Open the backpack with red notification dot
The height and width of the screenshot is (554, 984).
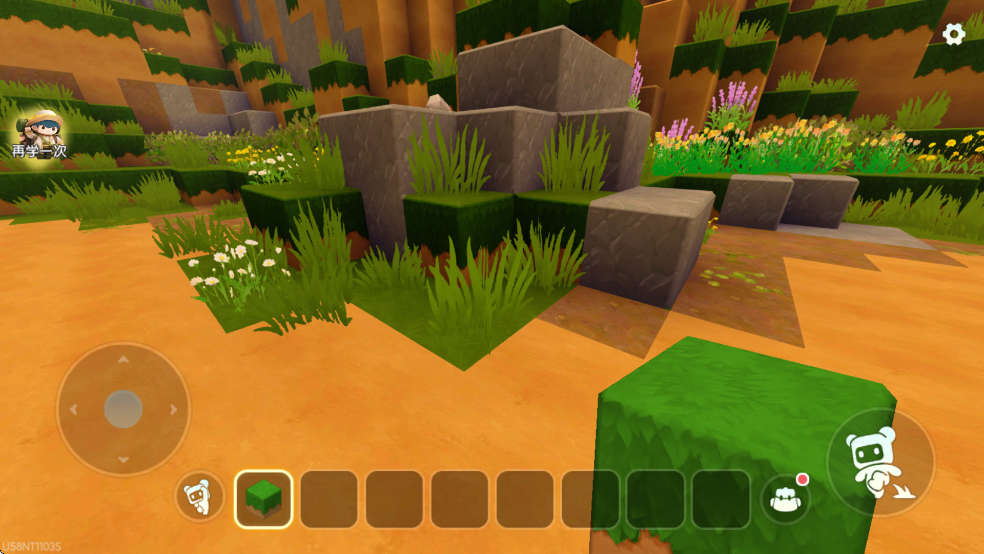point(785,498)
